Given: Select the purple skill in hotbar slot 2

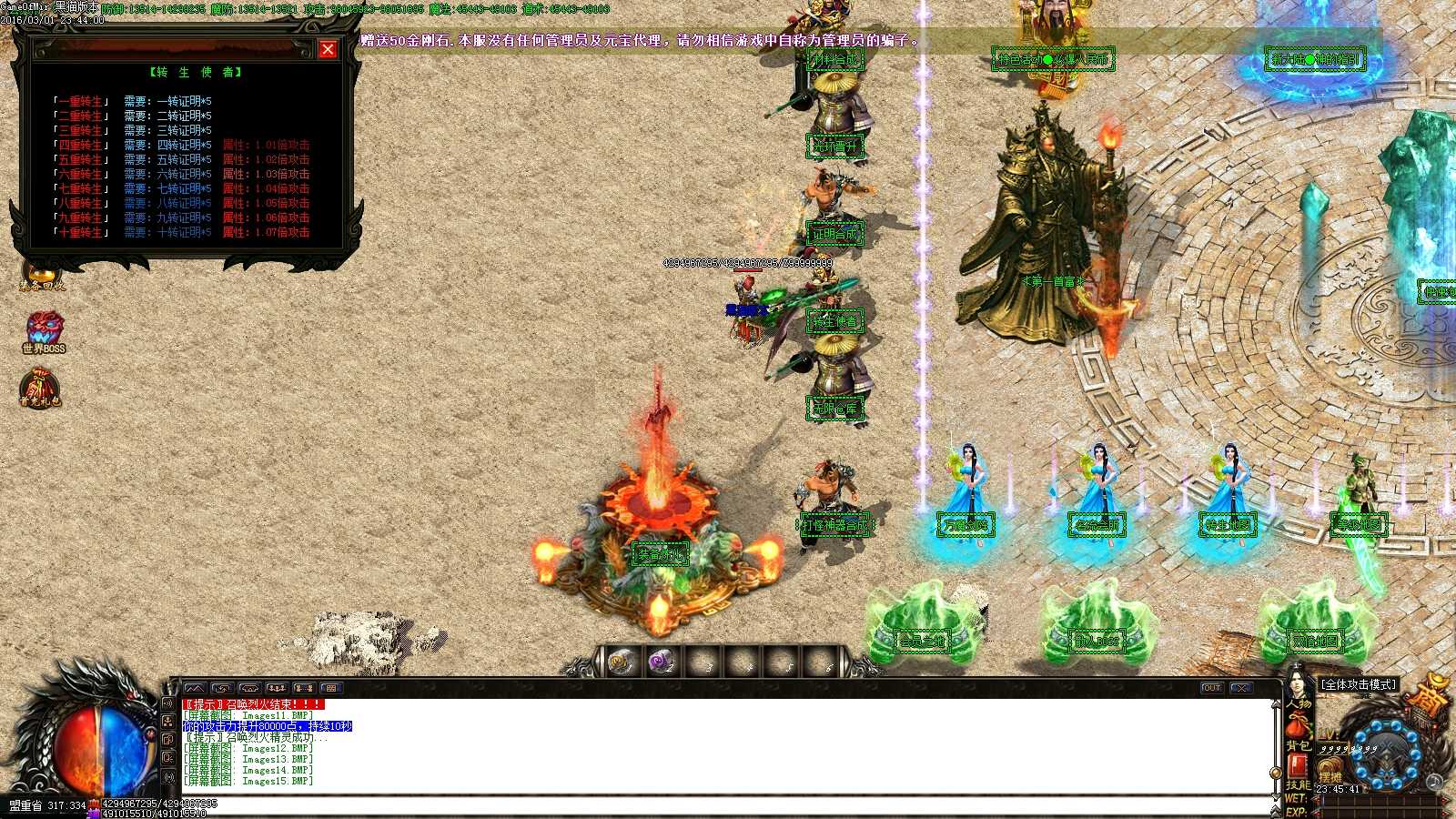Looking at the screenshot, I should click(x=661, y=662).
